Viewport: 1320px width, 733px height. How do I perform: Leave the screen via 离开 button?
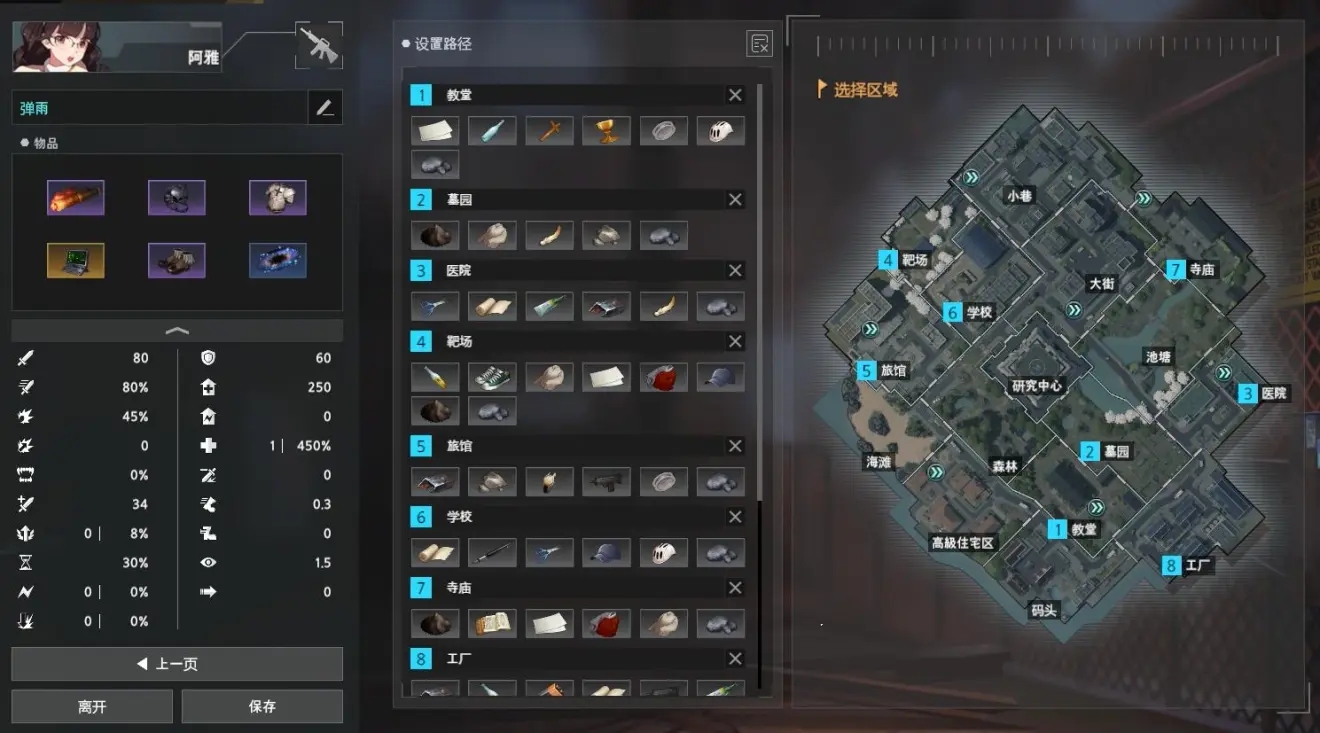[x=92, y=706]
